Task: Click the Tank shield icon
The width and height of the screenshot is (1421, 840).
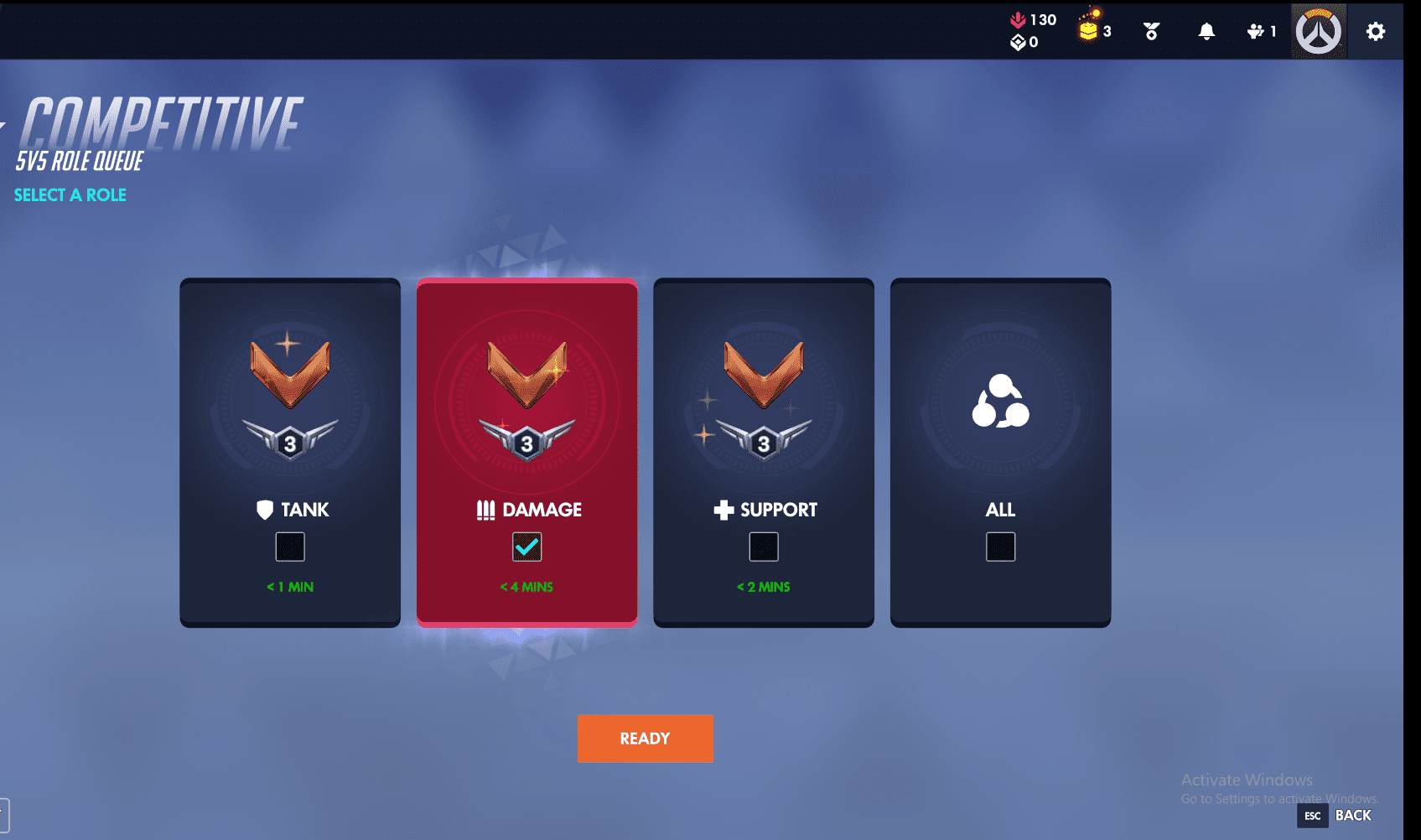Action: (267, 509)
